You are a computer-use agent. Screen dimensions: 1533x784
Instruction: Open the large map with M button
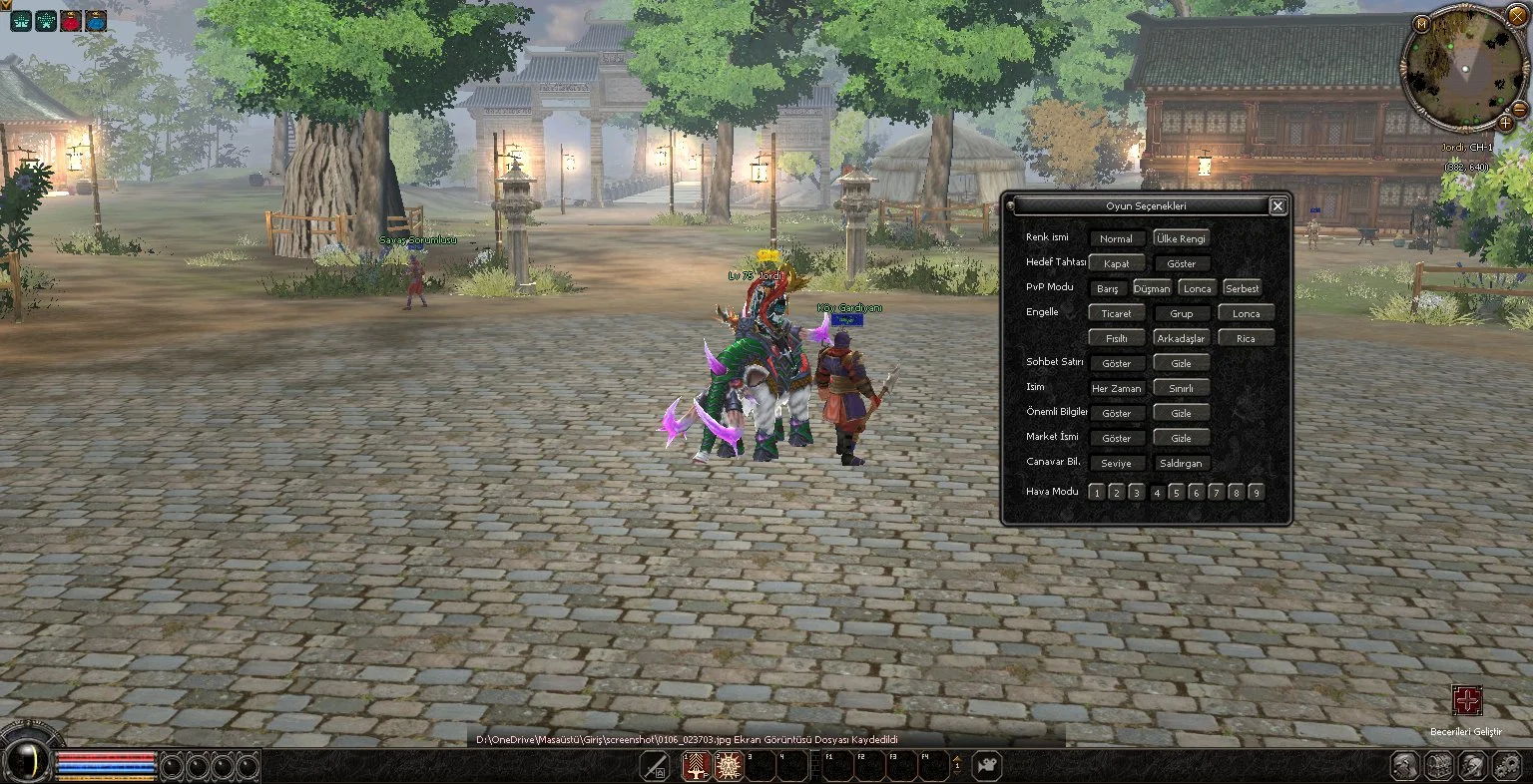pos(1421,24)
